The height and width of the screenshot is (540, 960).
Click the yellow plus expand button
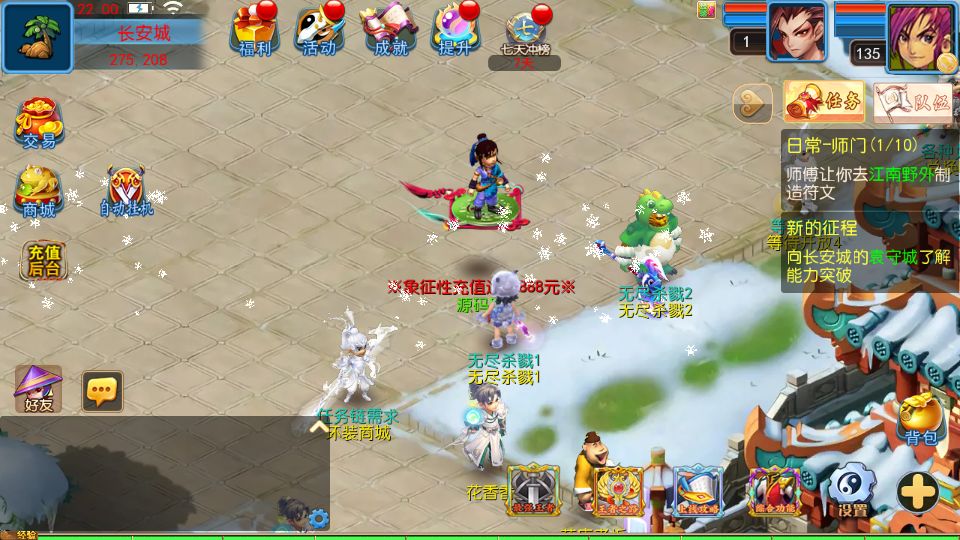pyautogui.click(x=917, y=492)
